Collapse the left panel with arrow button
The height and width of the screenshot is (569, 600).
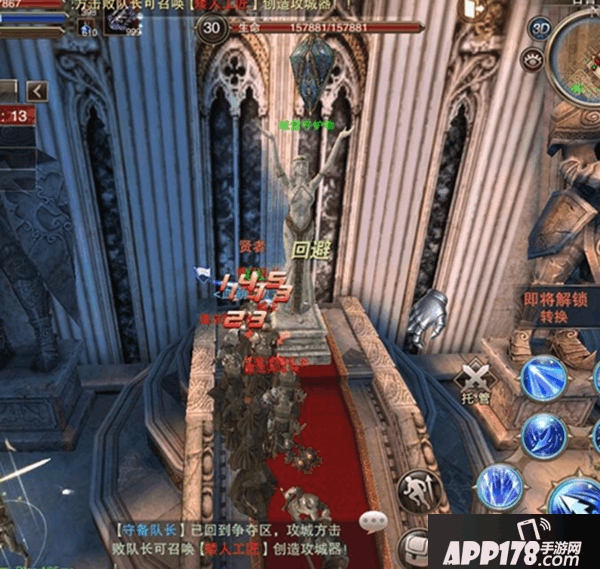coord(37,92)
